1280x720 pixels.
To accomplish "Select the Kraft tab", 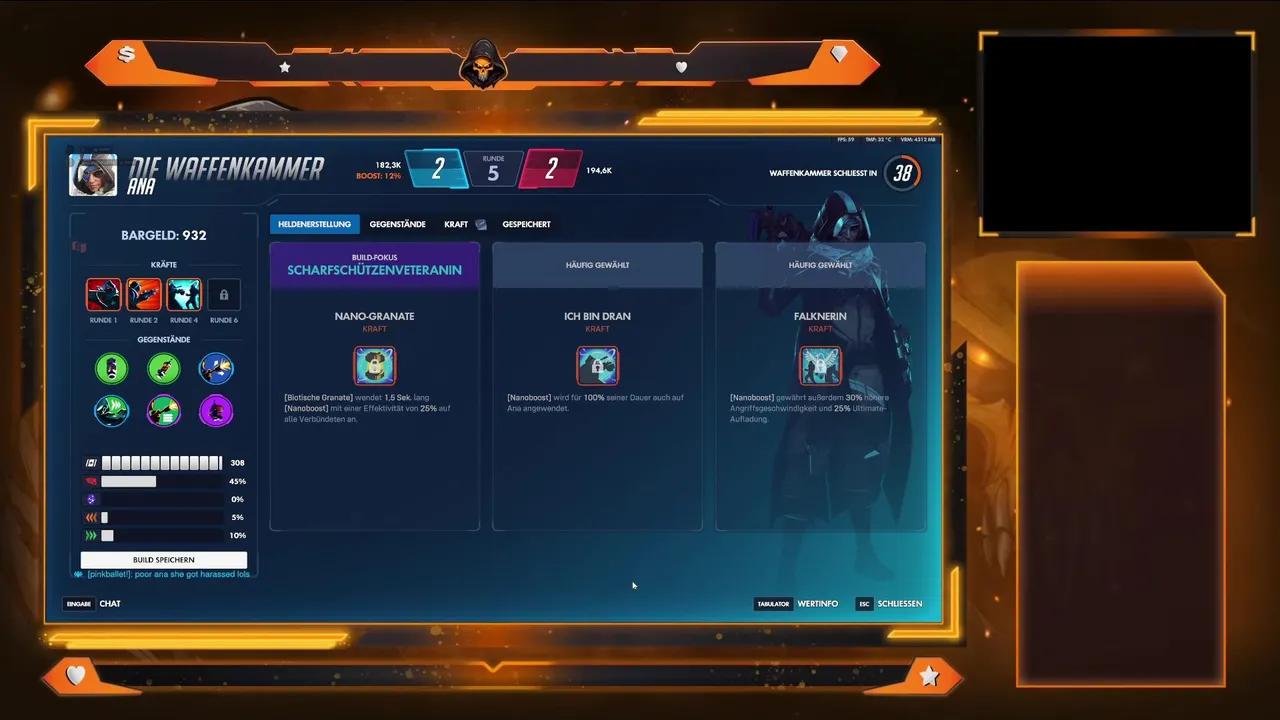I will coord(457,224).
